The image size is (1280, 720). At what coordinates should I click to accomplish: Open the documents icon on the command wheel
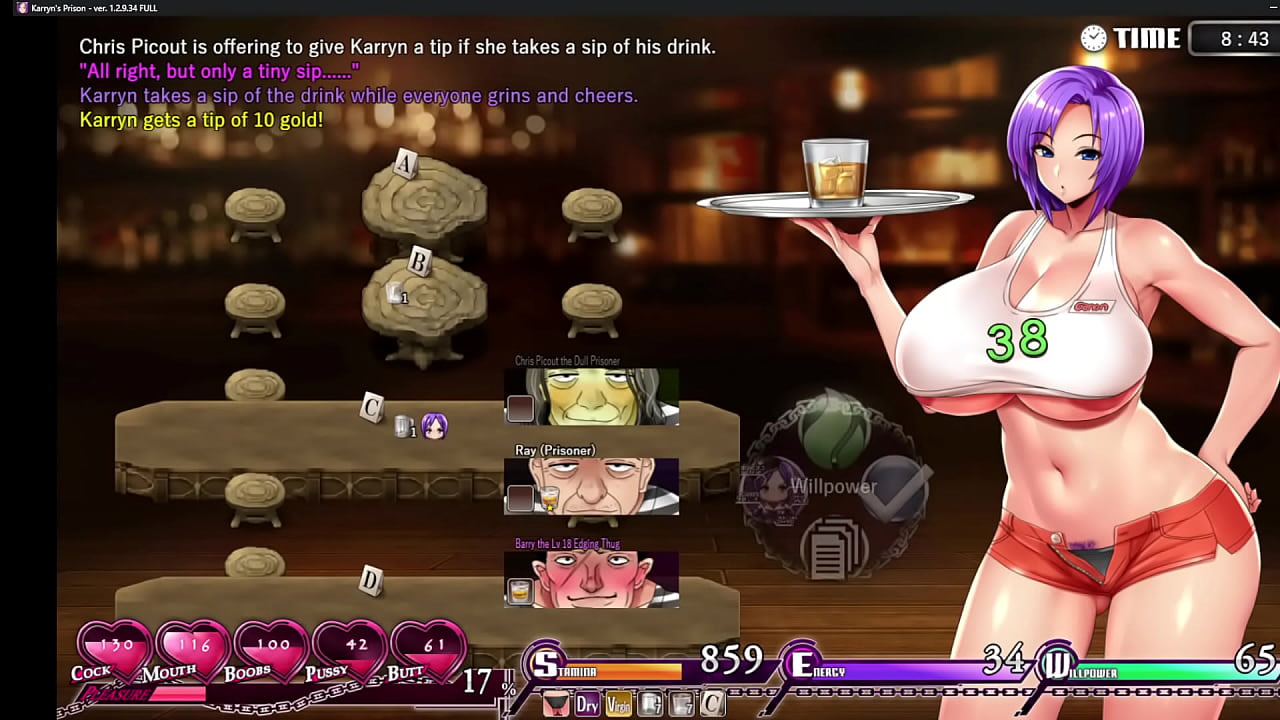point(833,548)
